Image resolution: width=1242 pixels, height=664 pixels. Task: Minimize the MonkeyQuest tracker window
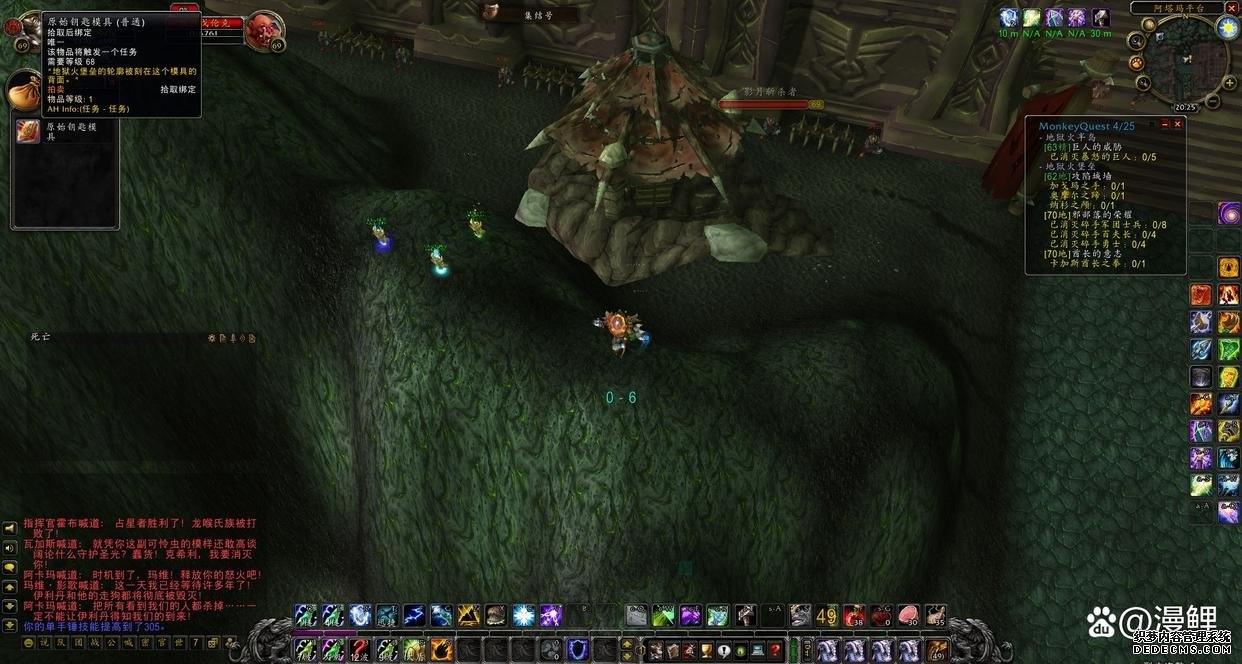click(1164, 124)
